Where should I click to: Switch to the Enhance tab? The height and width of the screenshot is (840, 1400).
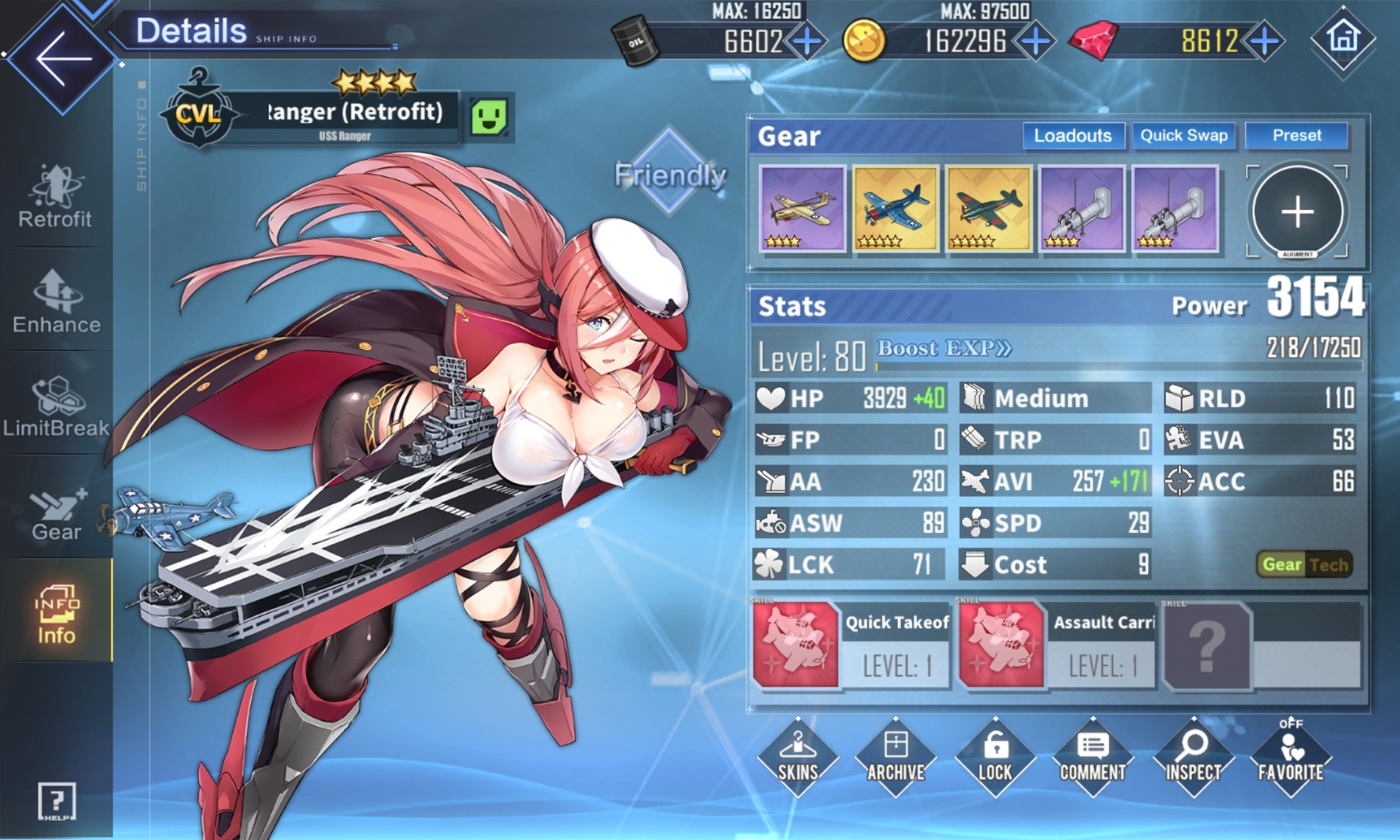[56, 302]
